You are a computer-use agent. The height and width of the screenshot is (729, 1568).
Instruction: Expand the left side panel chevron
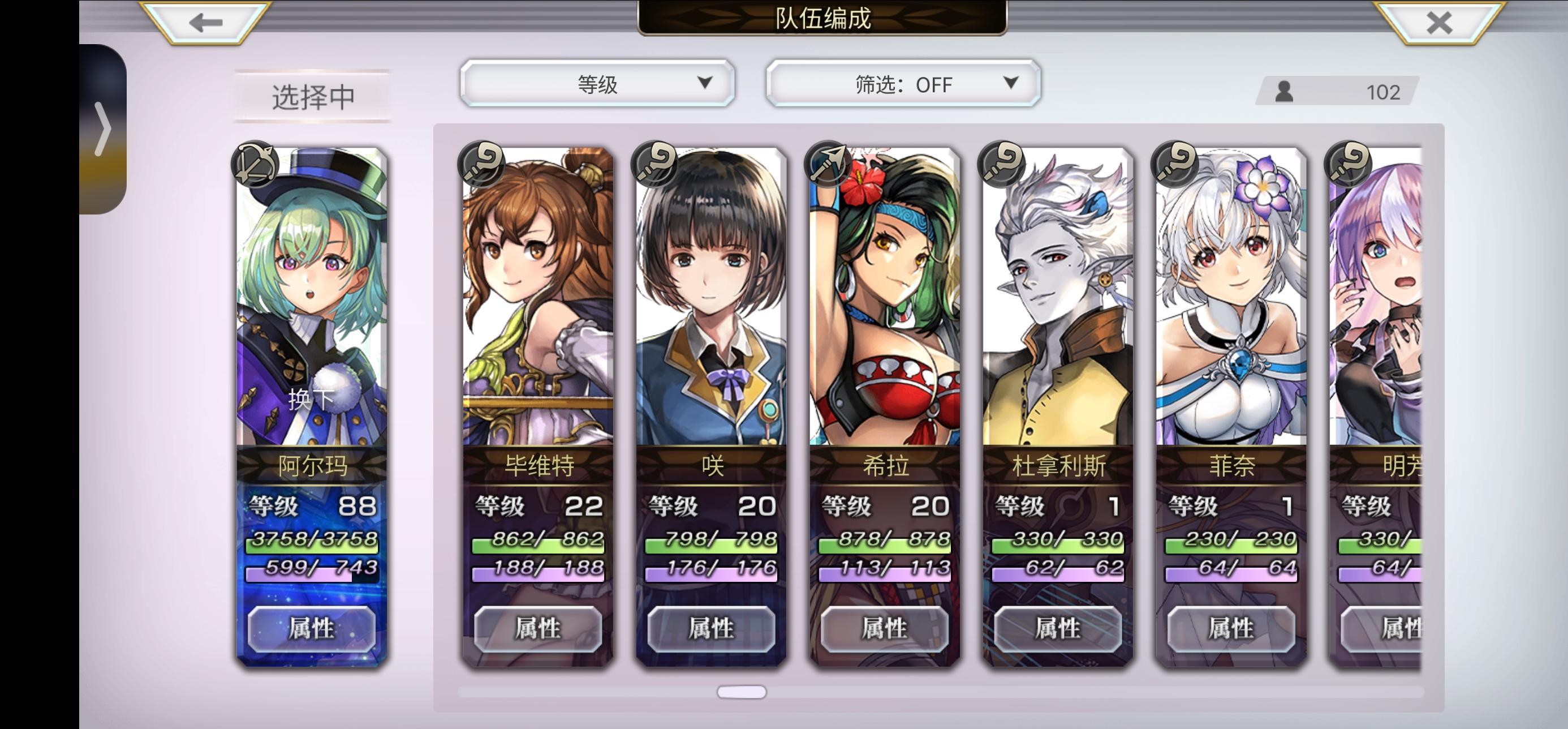point(105,127)
